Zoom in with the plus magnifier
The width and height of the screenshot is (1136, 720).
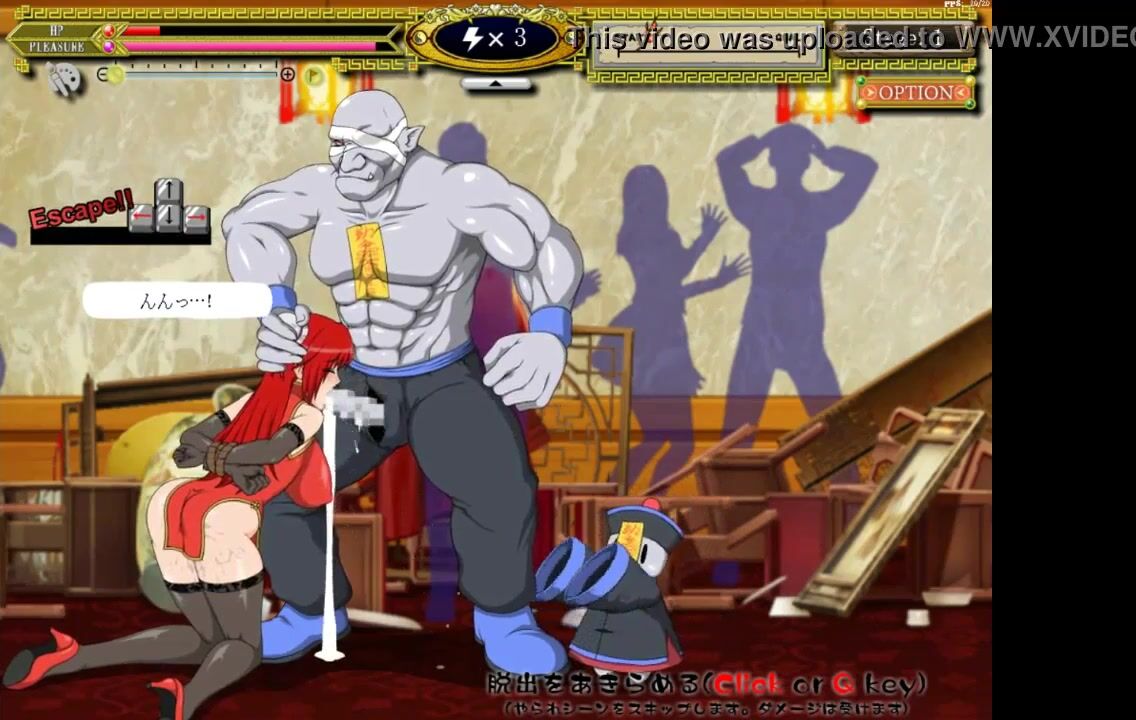pos(288,74)
